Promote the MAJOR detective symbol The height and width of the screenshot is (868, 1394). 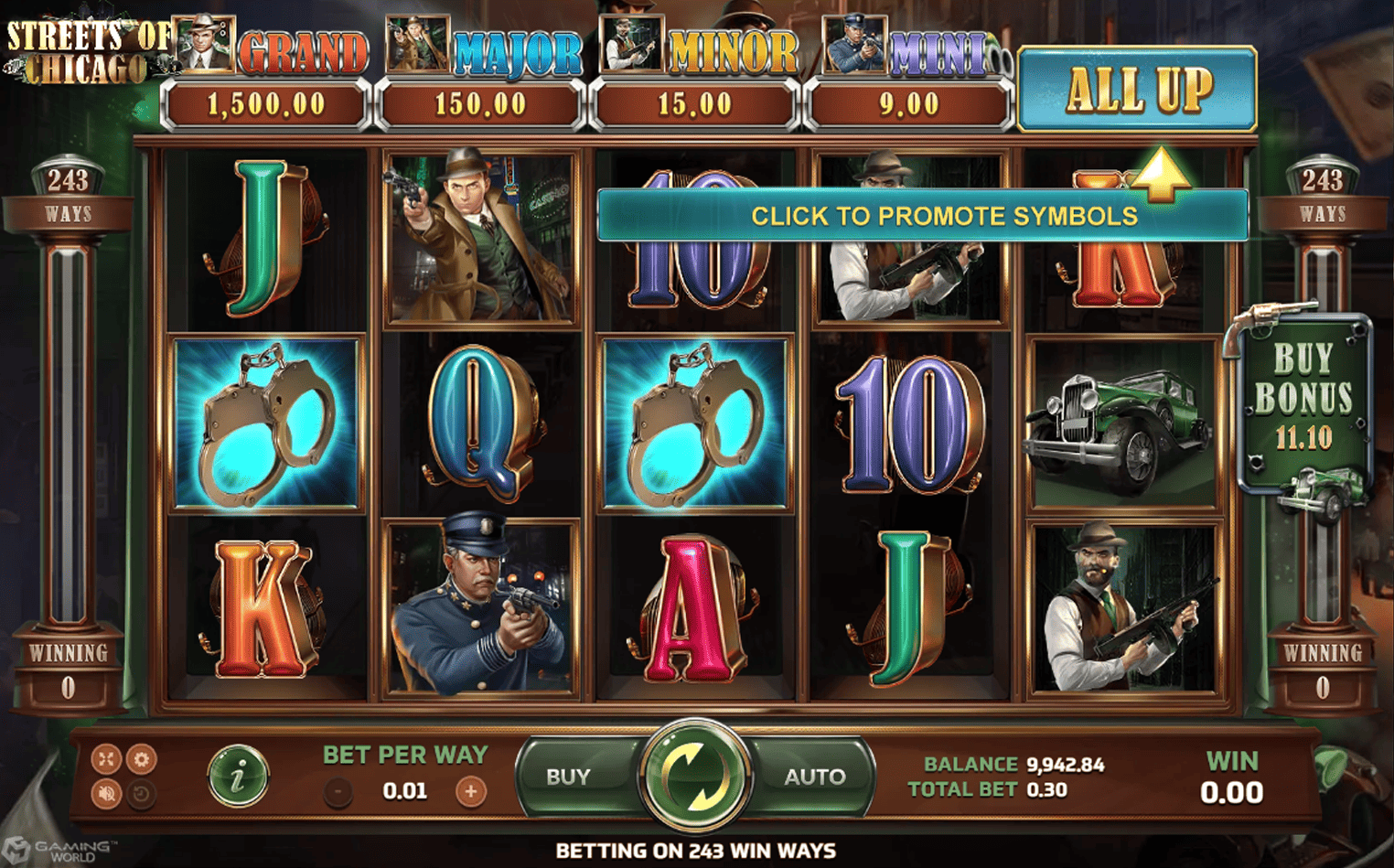coord(417,44)
